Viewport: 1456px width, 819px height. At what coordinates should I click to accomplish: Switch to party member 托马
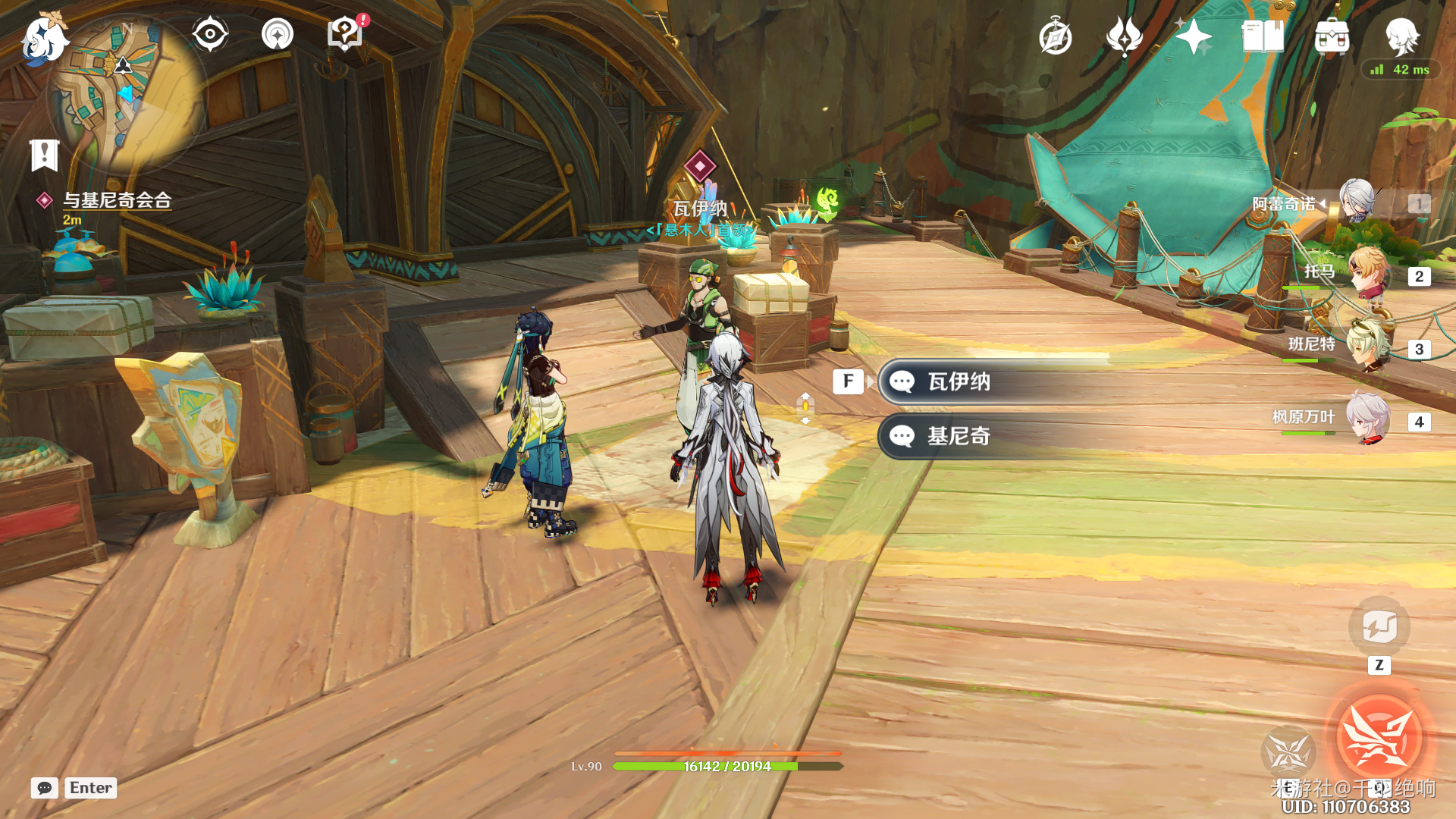point(1369,273)
